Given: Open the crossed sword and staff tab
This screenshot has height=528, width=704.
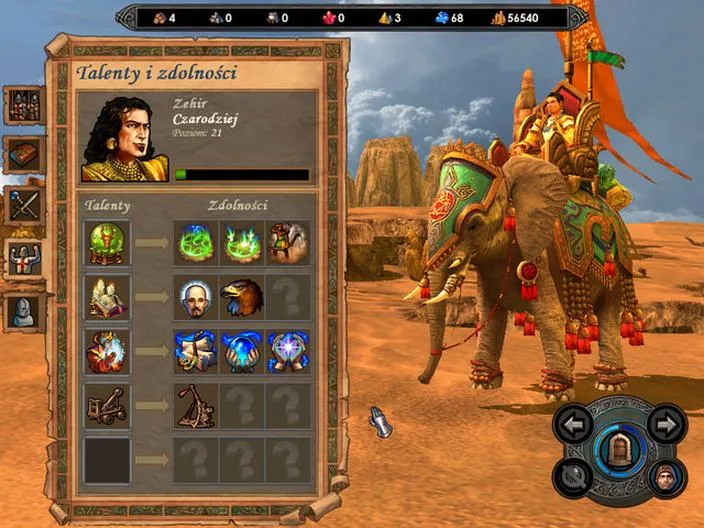Looking at the screenshot, I should [x=24, y=205].
